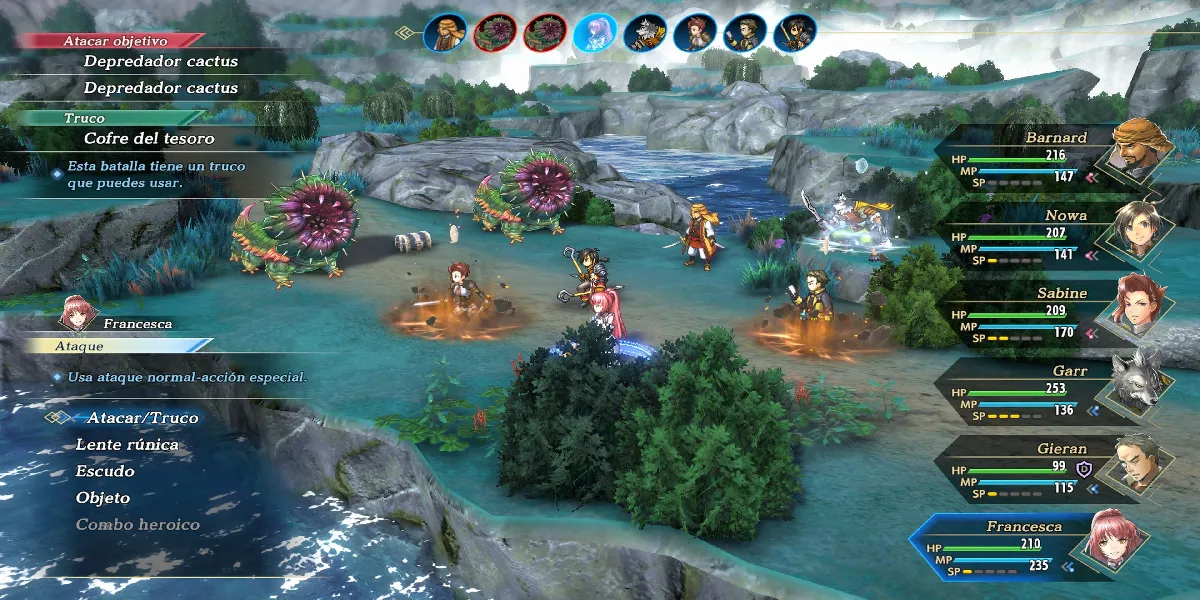
Task: Select the Escudo command
Action: pyautogui.click(x=105, y=471)
